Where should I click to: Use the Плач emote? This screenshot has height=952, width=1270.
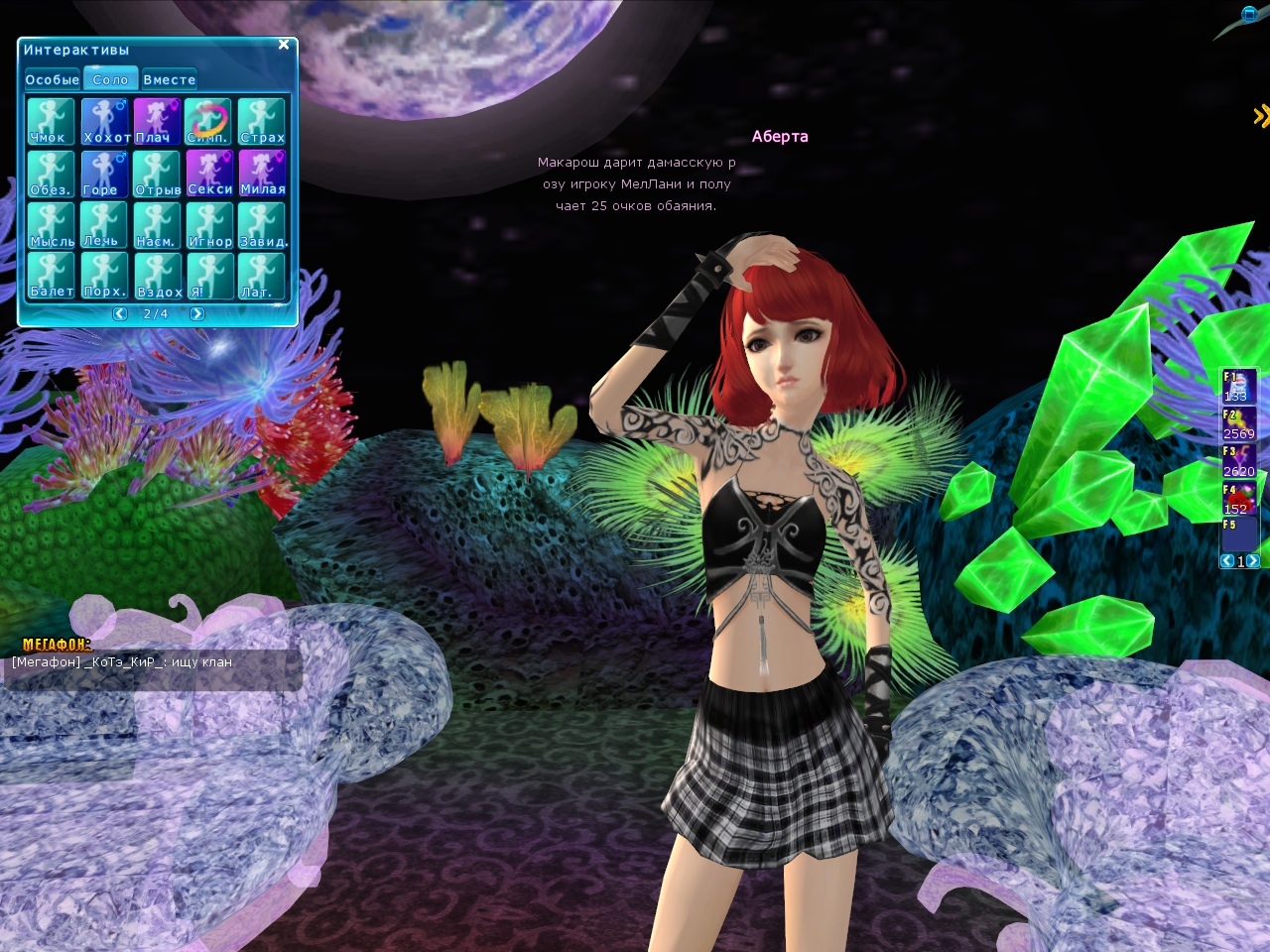point(157,121)
